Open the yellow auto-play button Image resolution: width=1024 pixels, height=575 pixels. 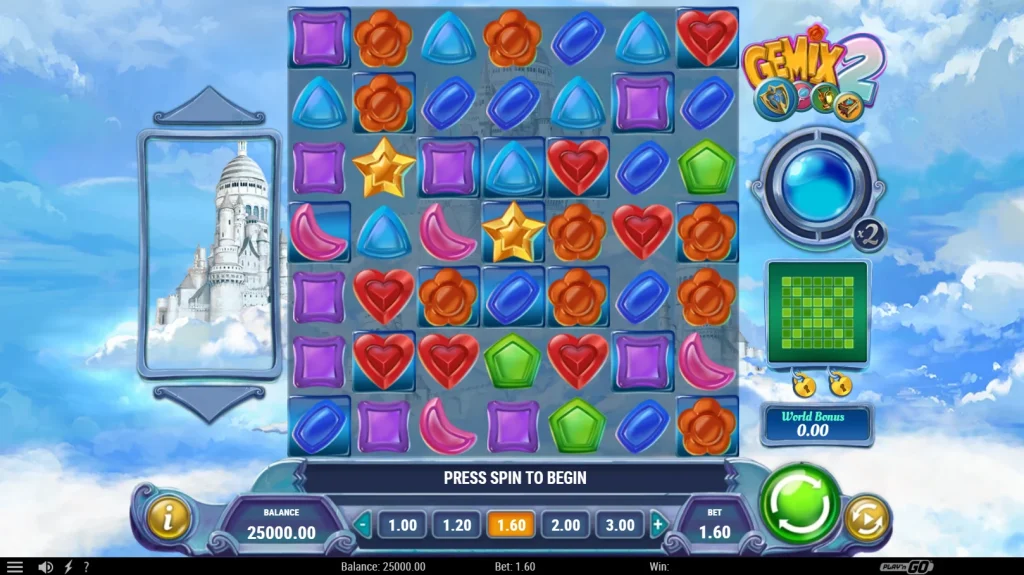865,518
